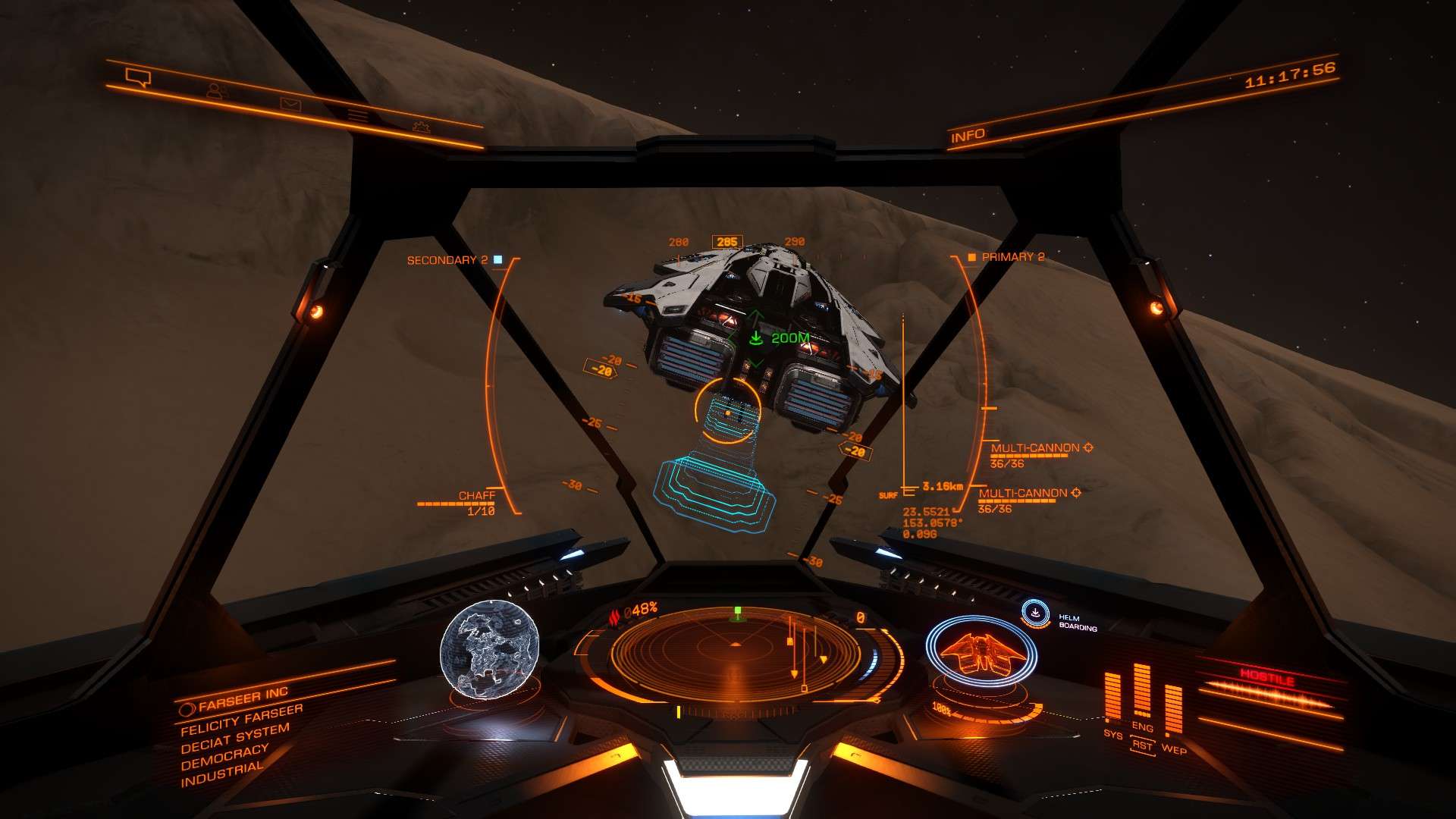Open the INFO panel
Image resolution: width=1456 pixels, height=819 pixels.
[968, 136]
